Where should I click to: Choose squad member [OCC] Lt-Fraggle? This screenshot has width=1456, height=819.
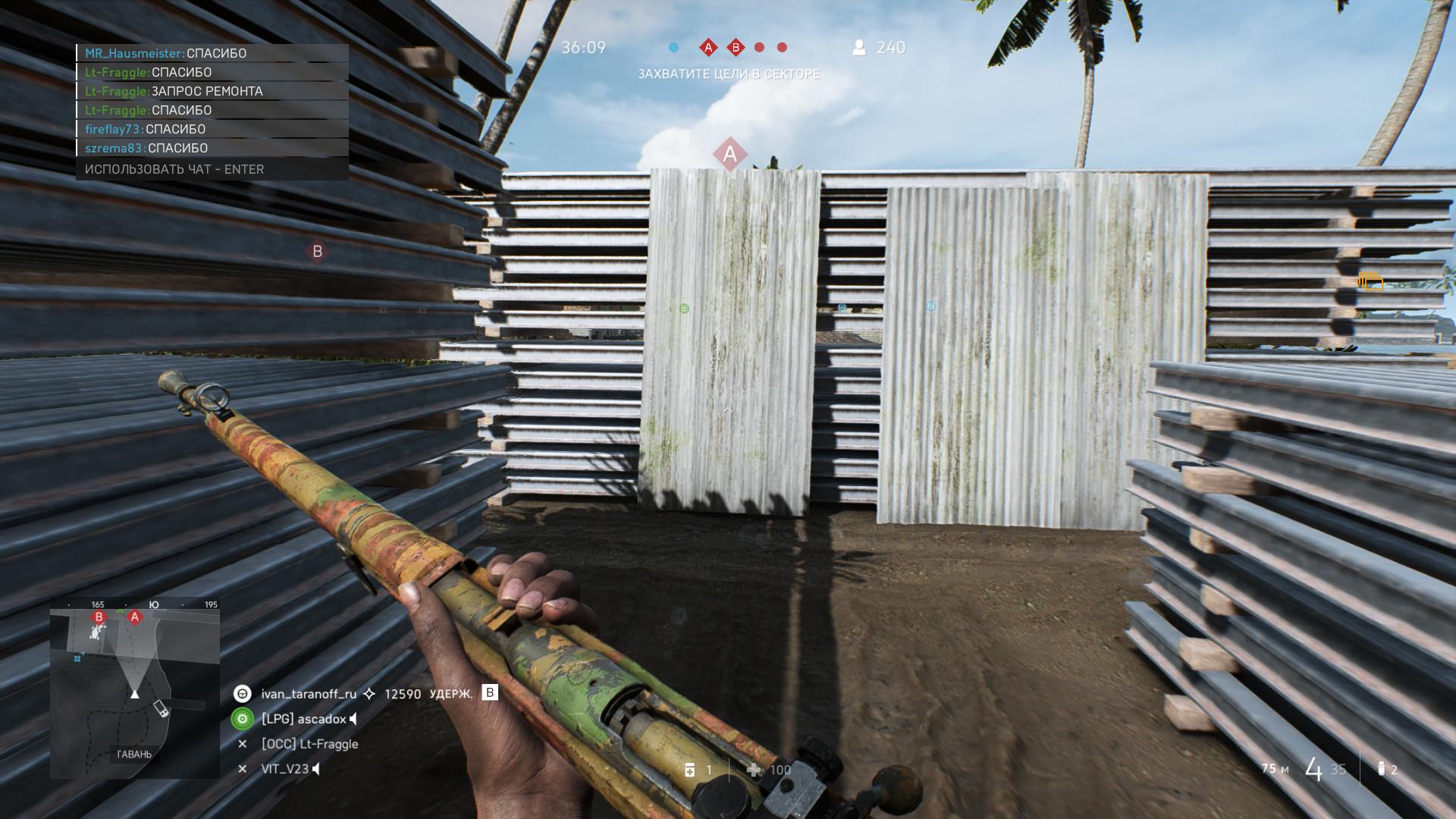(x=309, y=744)
